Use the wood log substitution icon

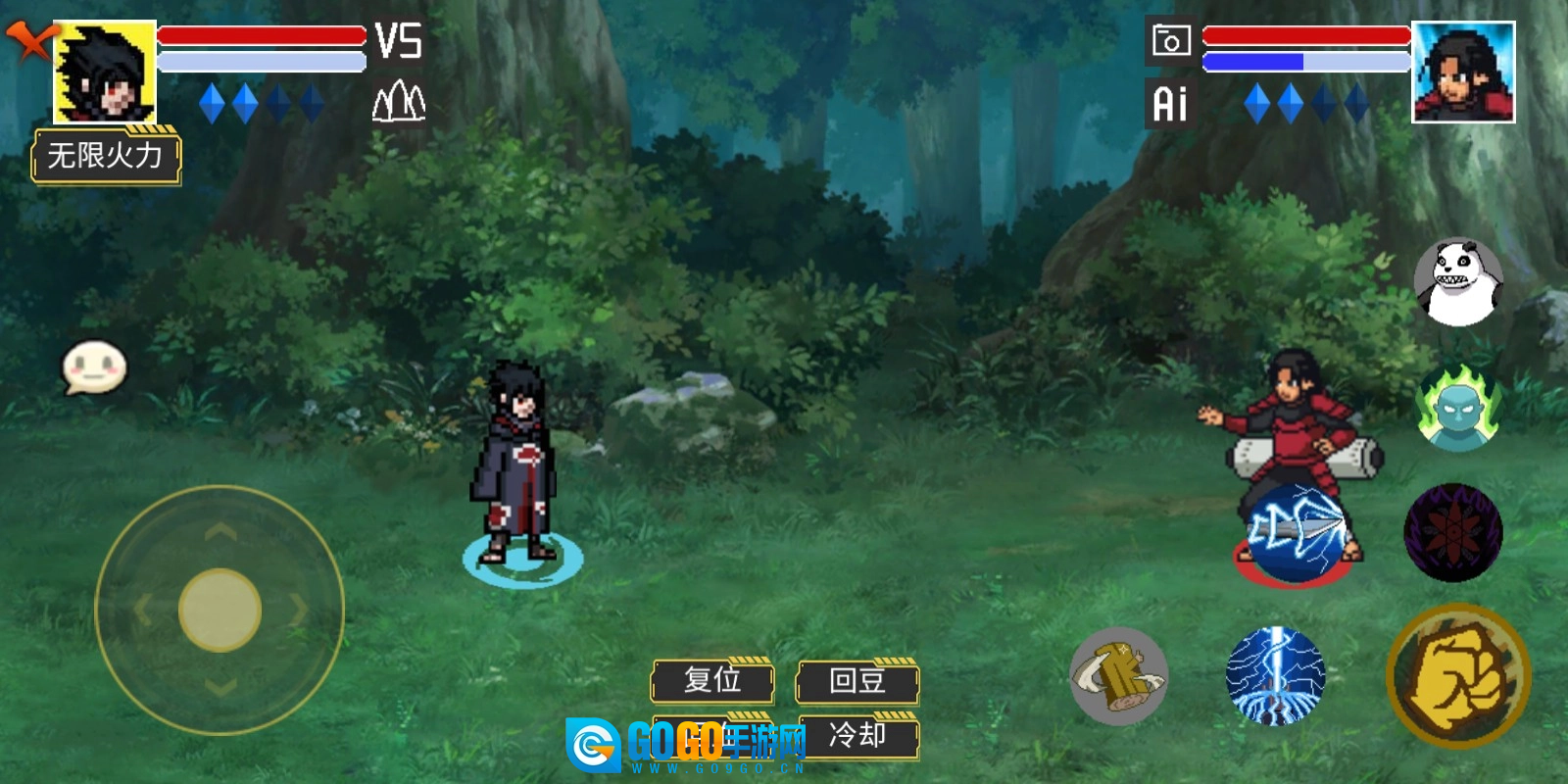click(1118, 676)
